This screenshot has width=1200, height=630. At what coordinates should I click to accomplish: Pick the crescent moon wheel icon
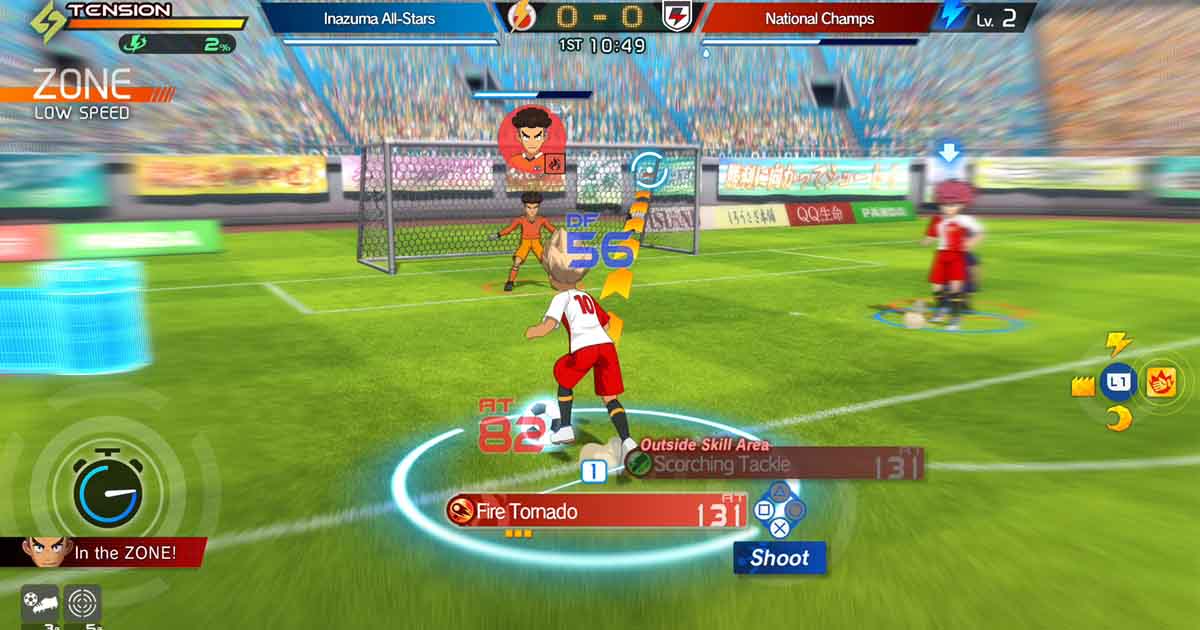point(1118,419)
